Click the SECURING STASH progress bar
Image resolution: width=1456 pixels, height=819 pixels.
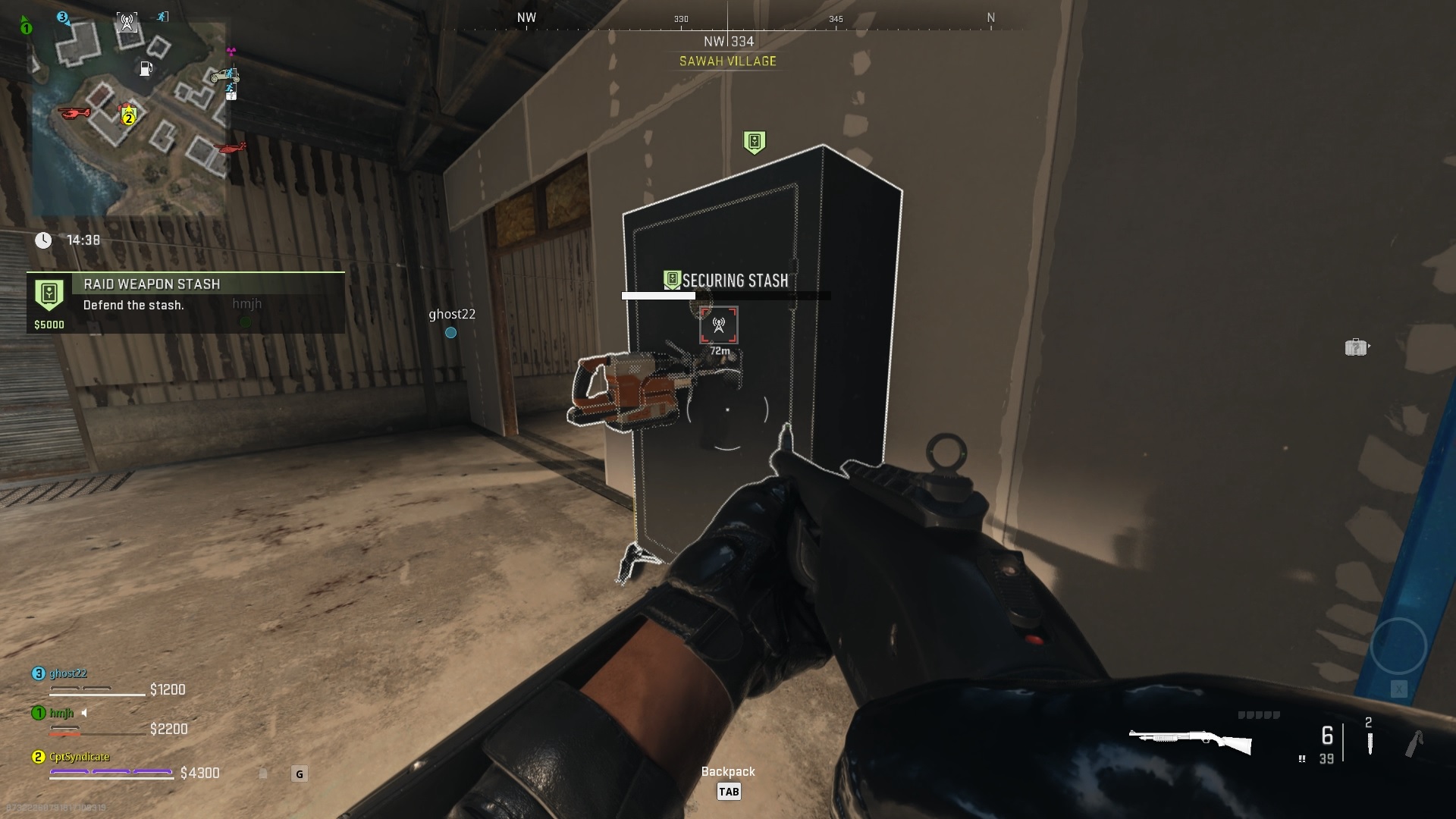click(726, 295)
